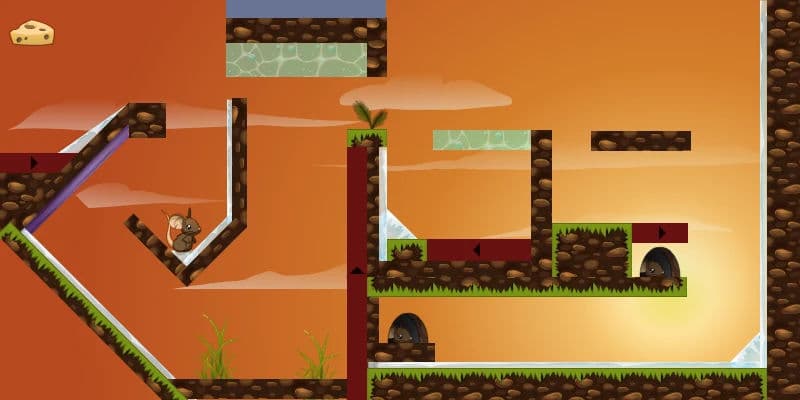Click the cheese icon in the HUD
Image resolution: width=800 pixels, height=400 pixels.
32,34
